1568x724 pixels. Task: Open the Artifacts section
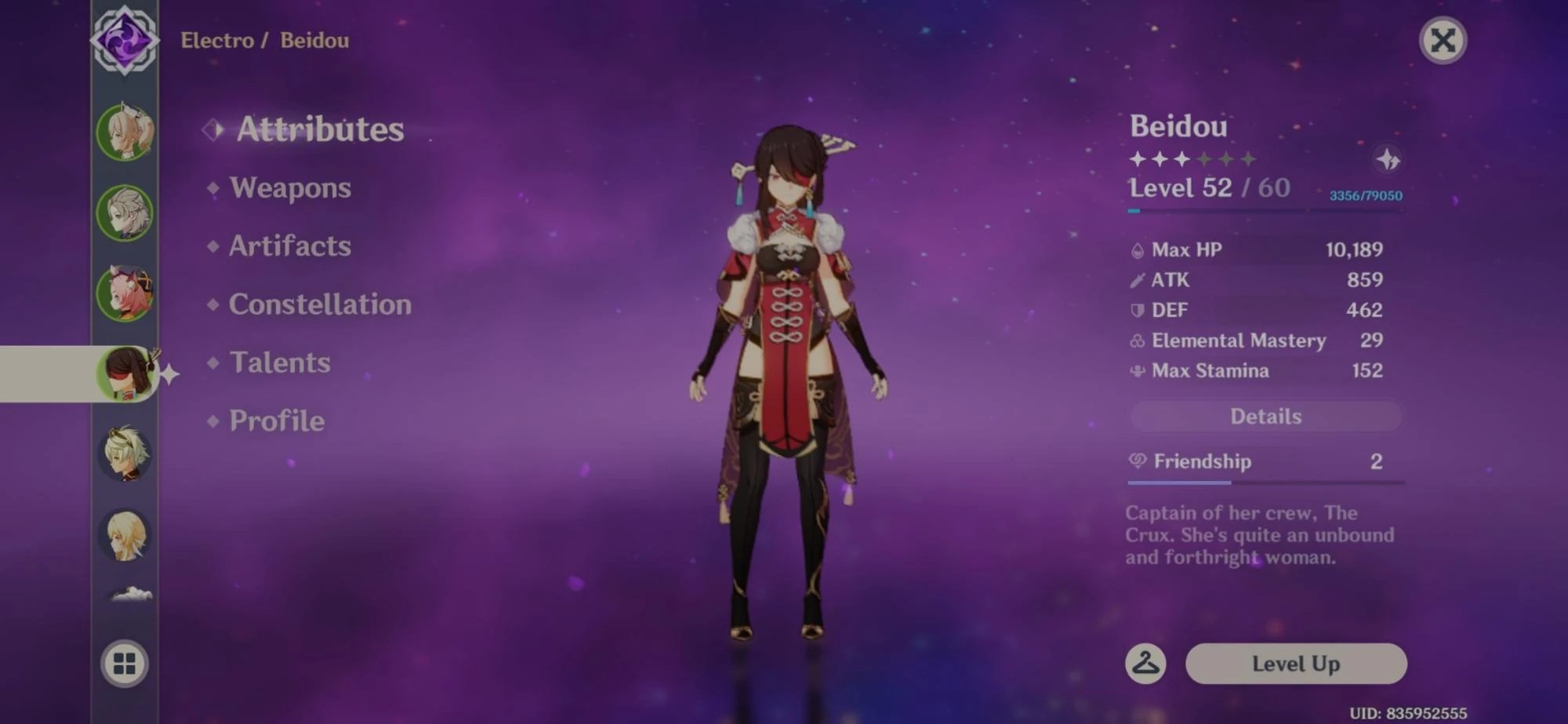[289, 246]
